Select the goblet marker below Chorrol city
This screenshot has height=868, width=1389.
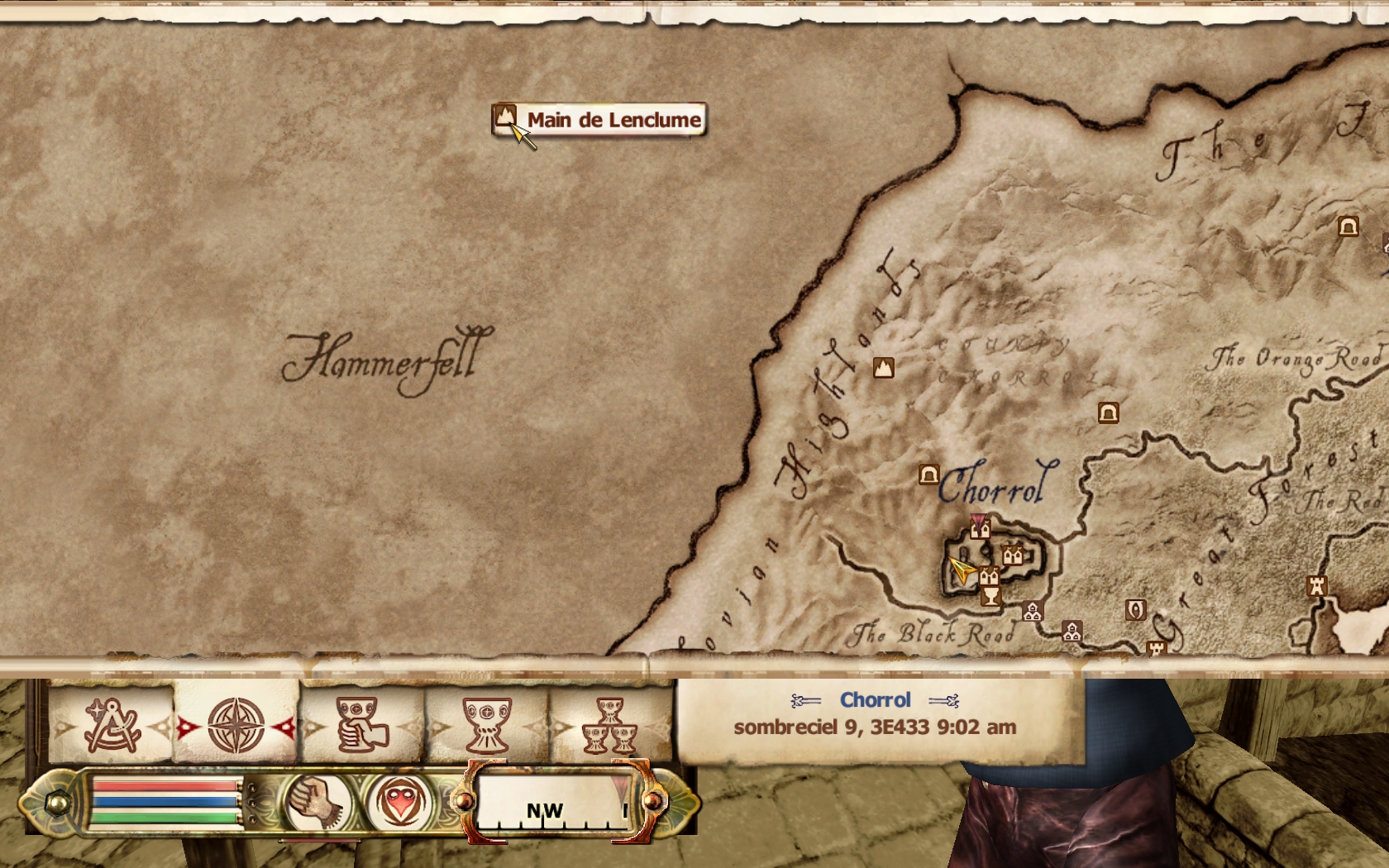pyautogui.click(x=990, y=596)
